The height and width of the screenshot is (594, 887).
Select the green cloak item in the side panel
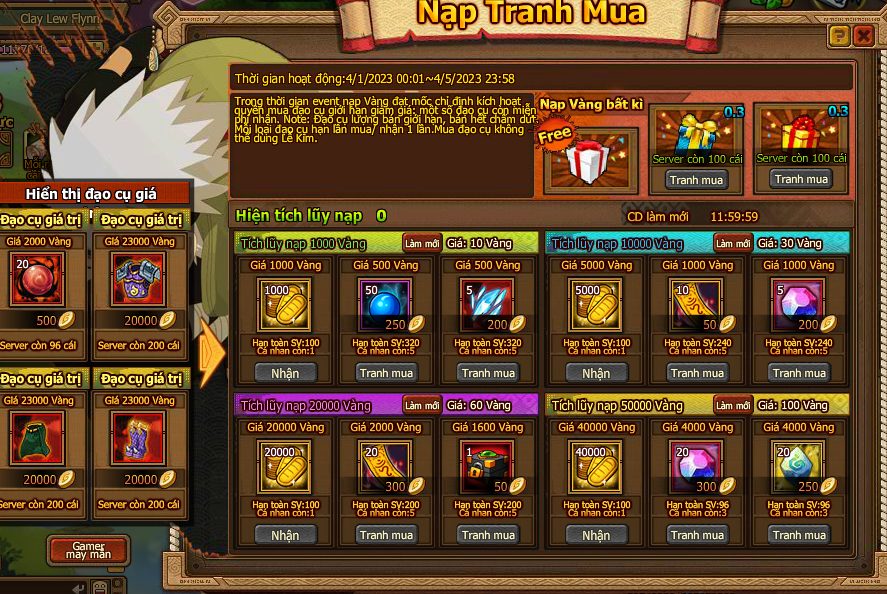(x=37, y=438)
